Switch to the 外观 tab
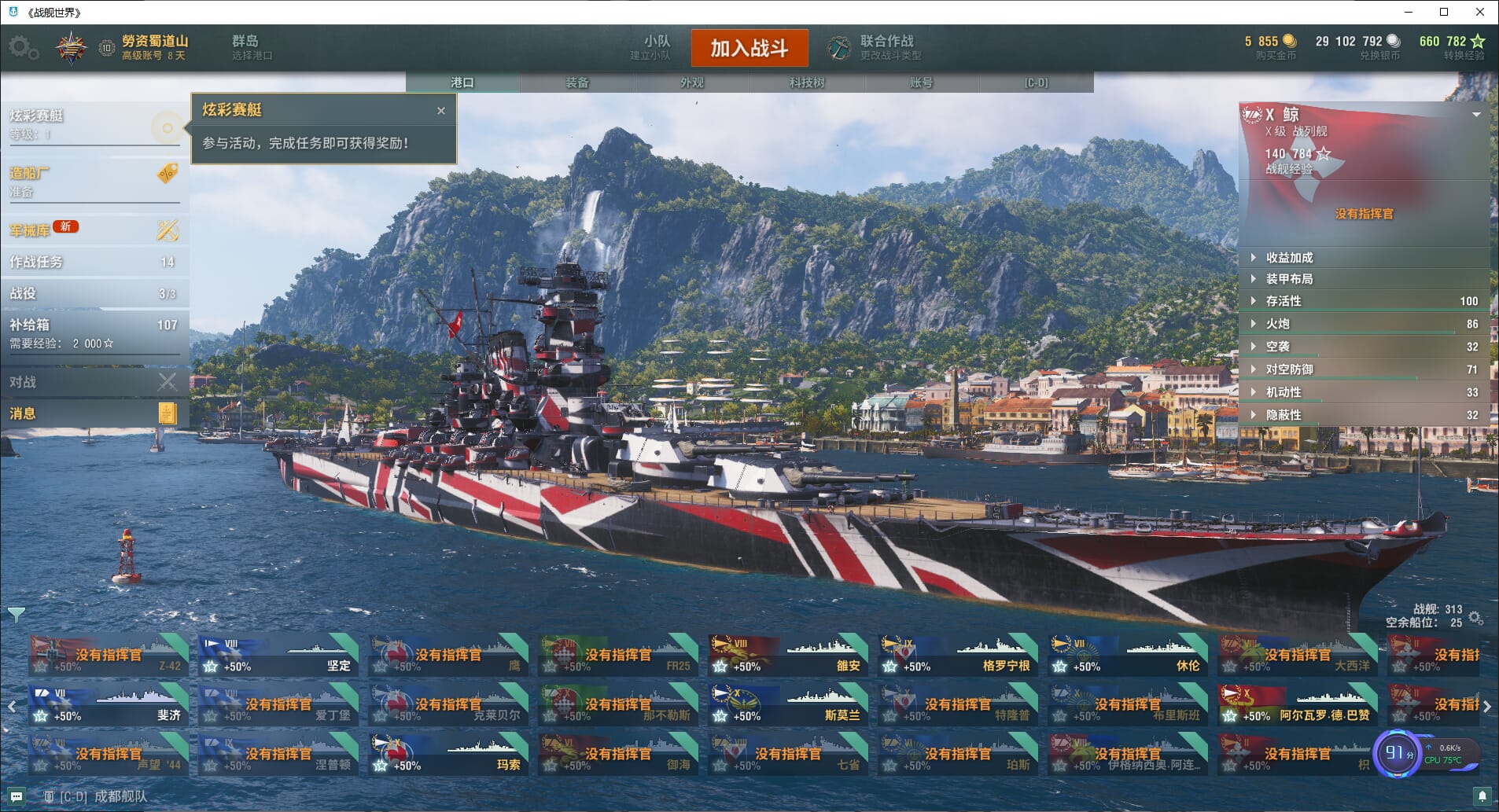 pyautogui.click(x=691, y=83)
